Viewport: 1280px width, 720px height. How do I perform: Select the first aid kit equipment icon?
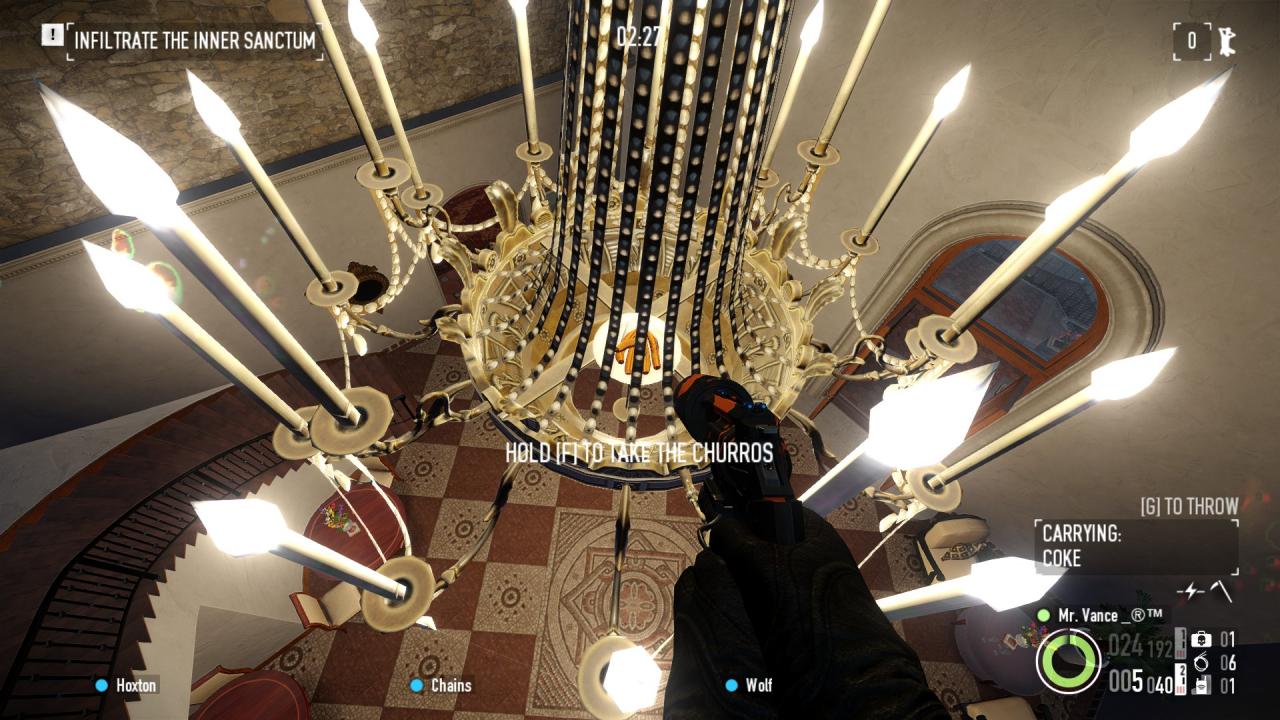tap(1201, 639)
